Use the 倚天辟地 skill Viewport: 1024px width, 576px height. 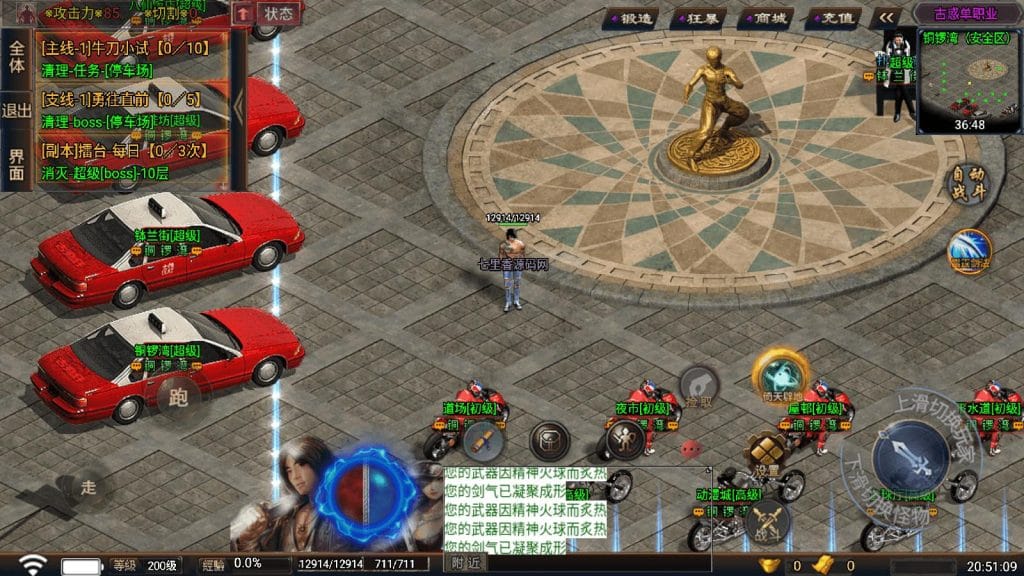pyautogui.click(x=779, y=376)
